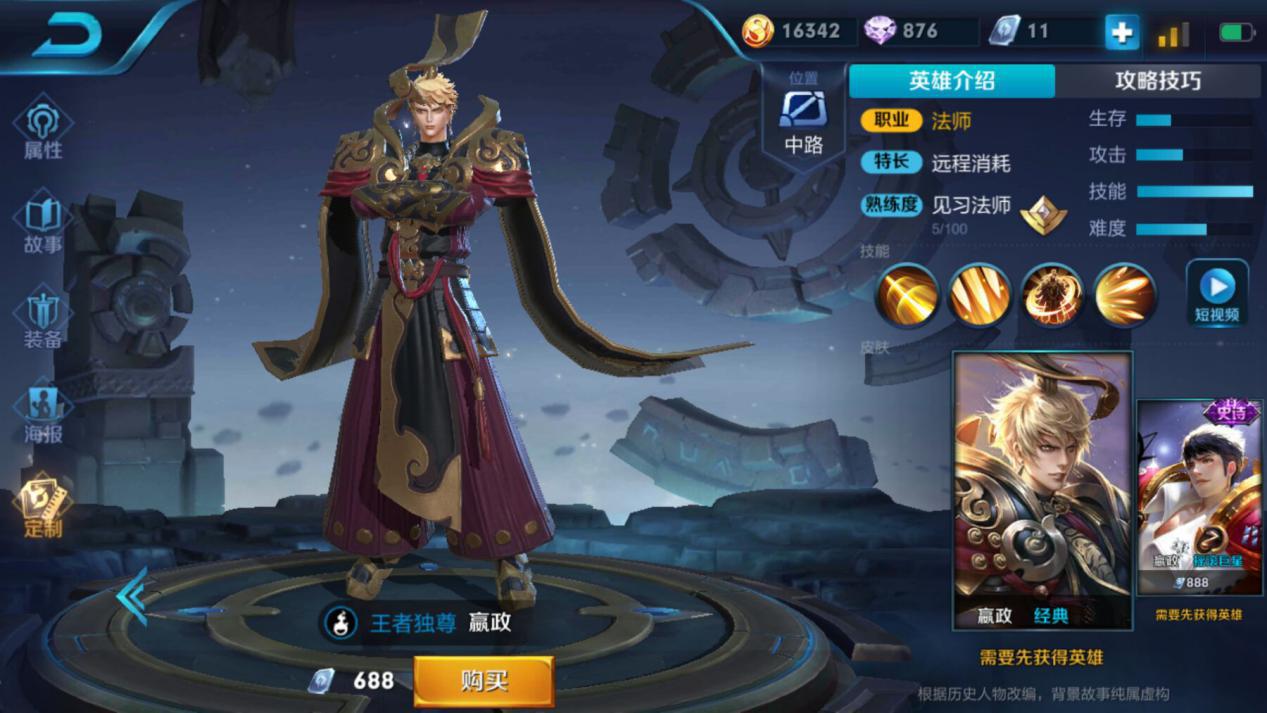Image resolution: width=1267 pixels, height=713 pixels.
Task: Click the blue plus button to add currency
Action: 1121,32
